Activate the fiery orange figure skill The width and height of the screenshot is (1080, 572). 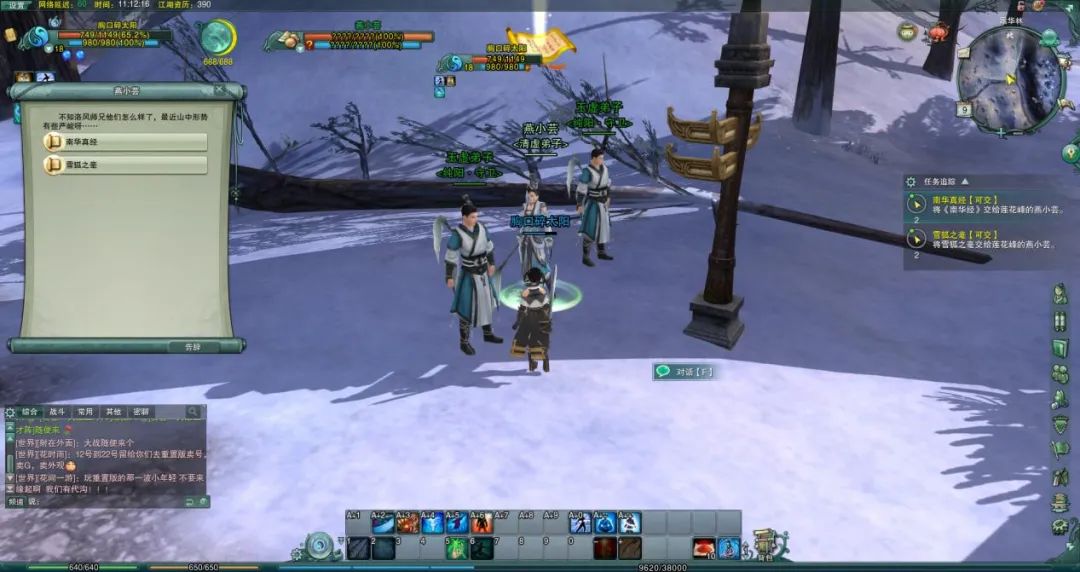481,523
